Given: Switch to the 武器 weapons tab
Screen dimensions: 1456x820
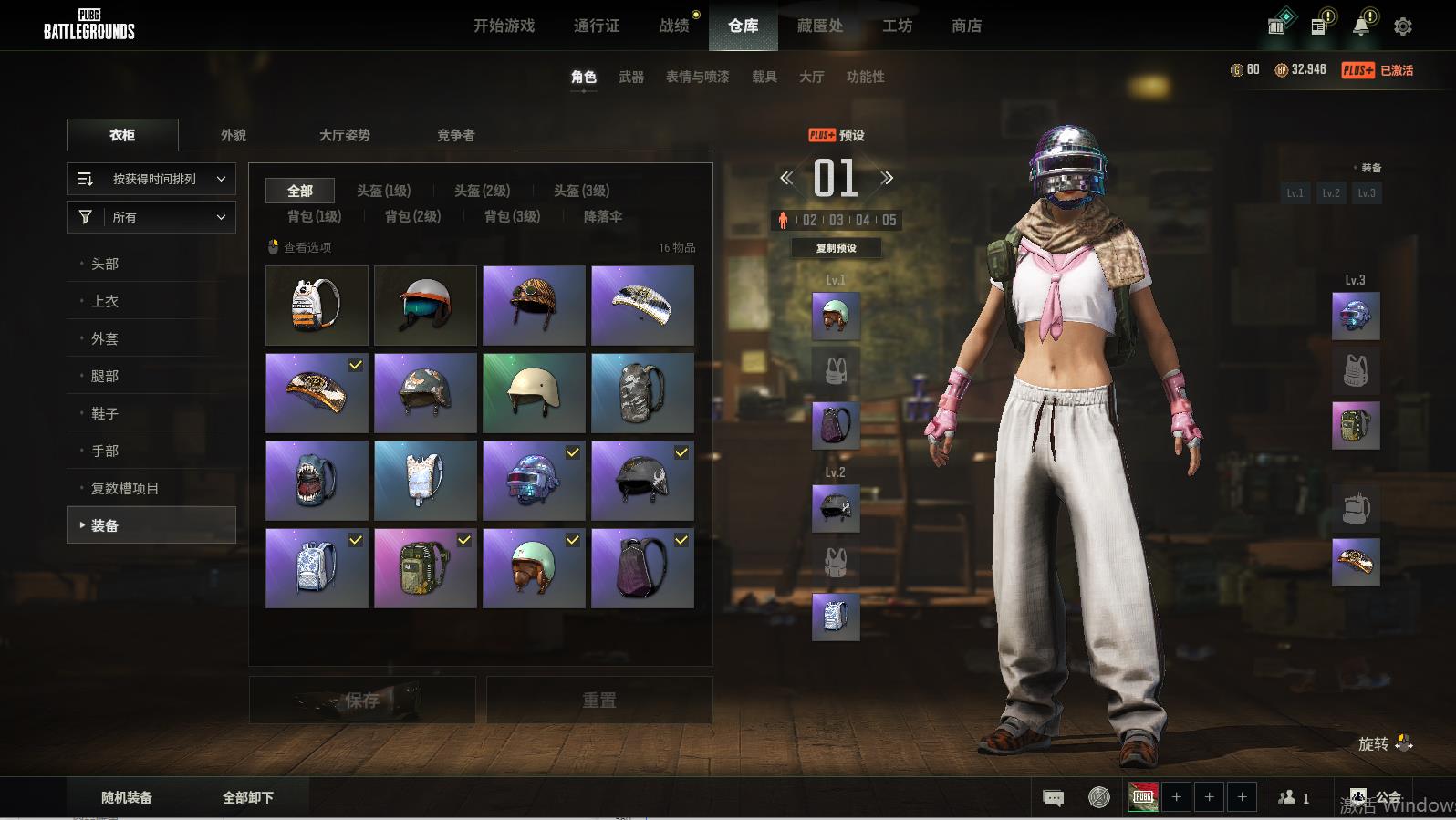Looking at the screenshot, I should (630, 78).
